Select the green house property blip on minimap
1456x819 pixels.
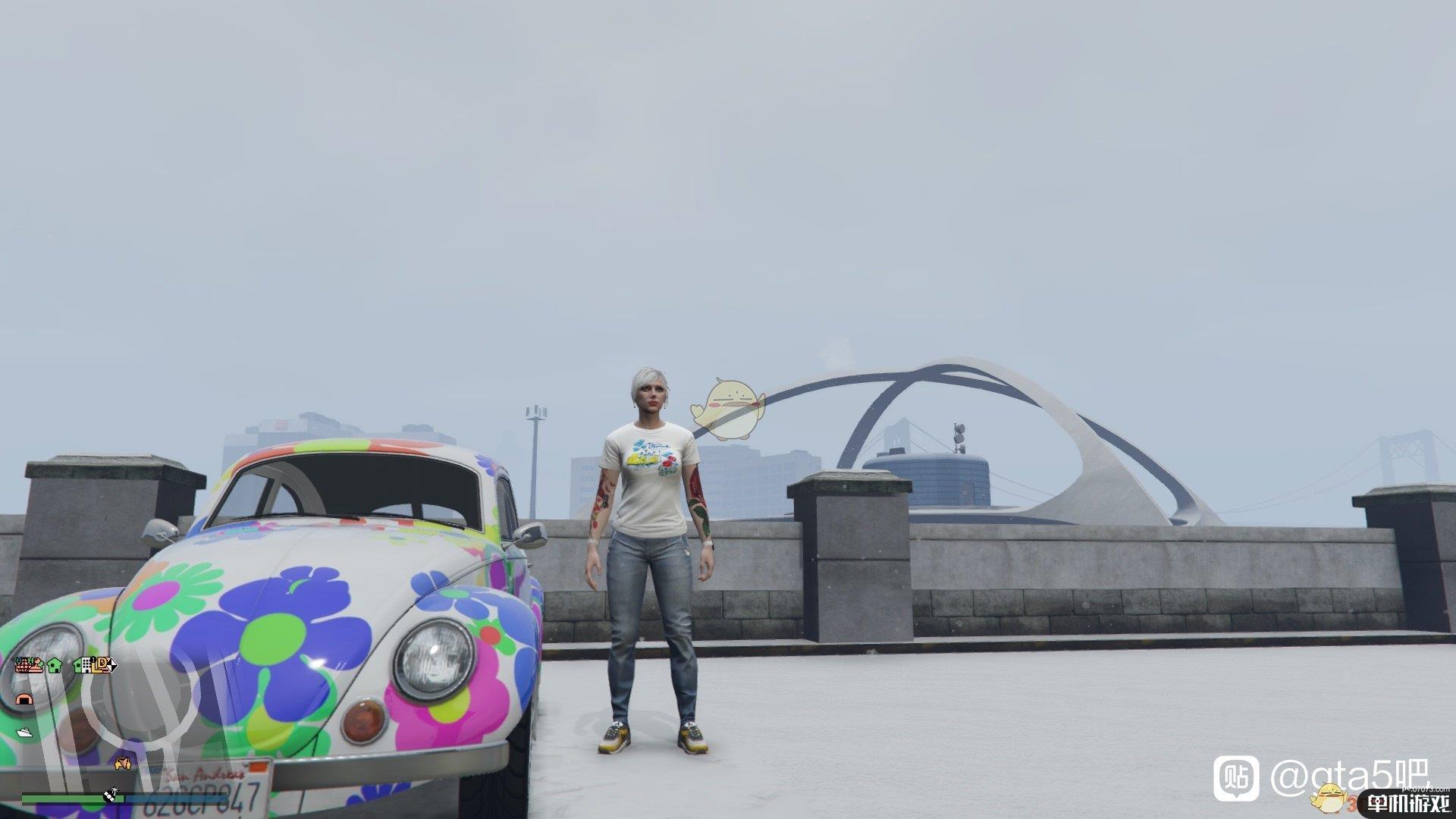[x=53, y=665]
